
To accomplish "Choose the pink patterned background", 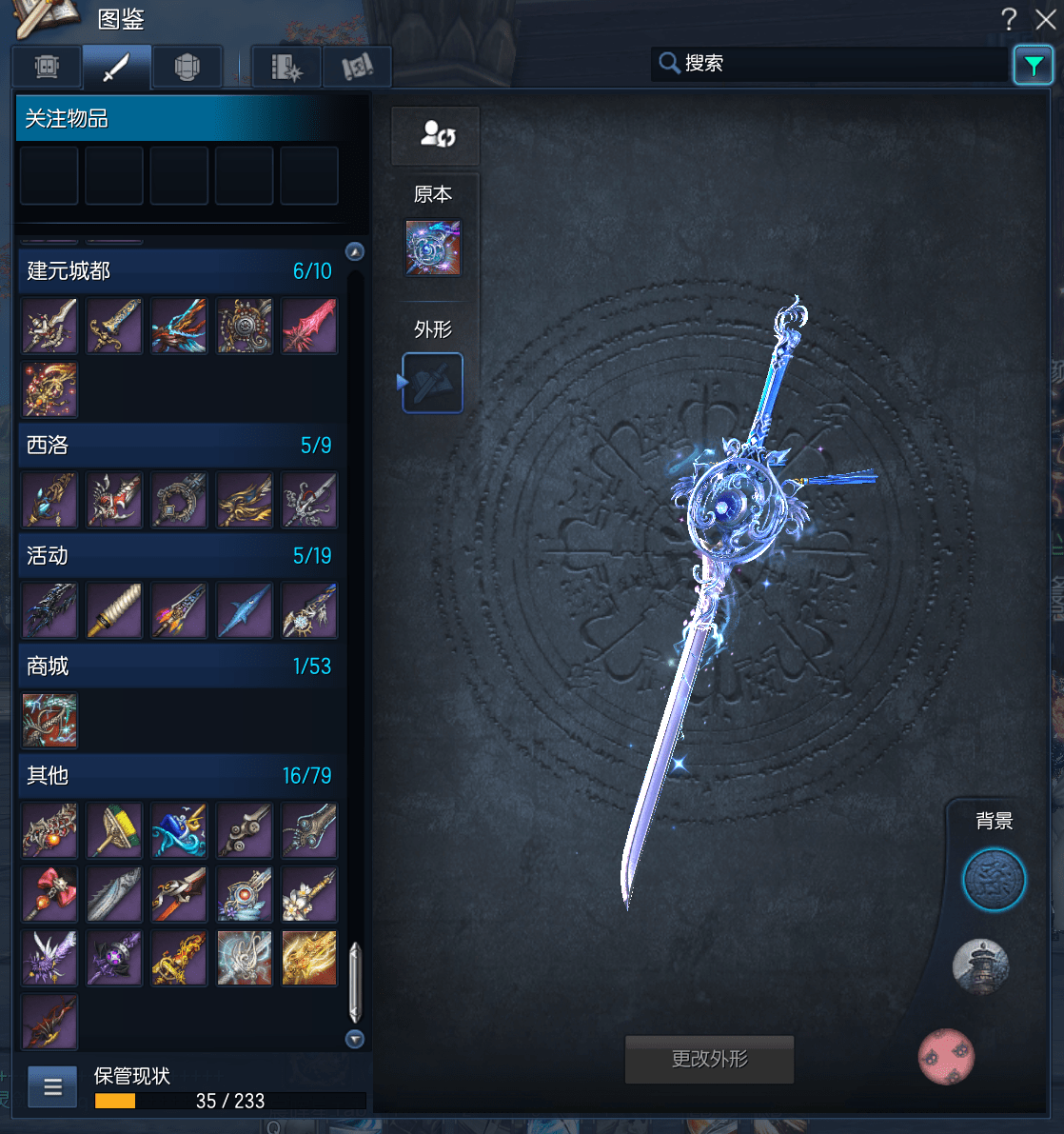I will (x=946, y=1056).
